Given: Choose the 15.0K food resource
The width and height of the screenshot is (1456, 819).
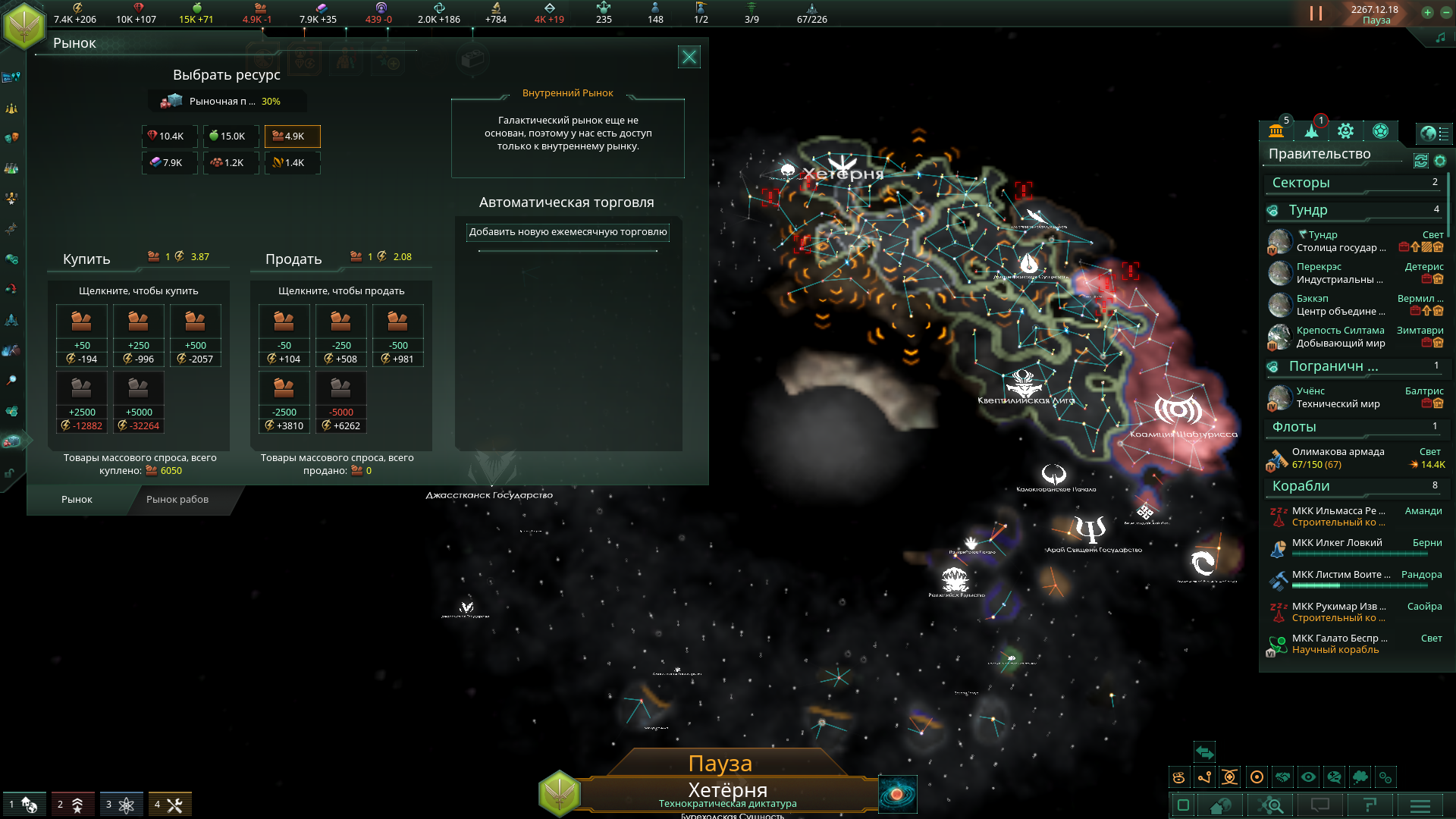Looking at the screenshot, I should tap(231, 136).
